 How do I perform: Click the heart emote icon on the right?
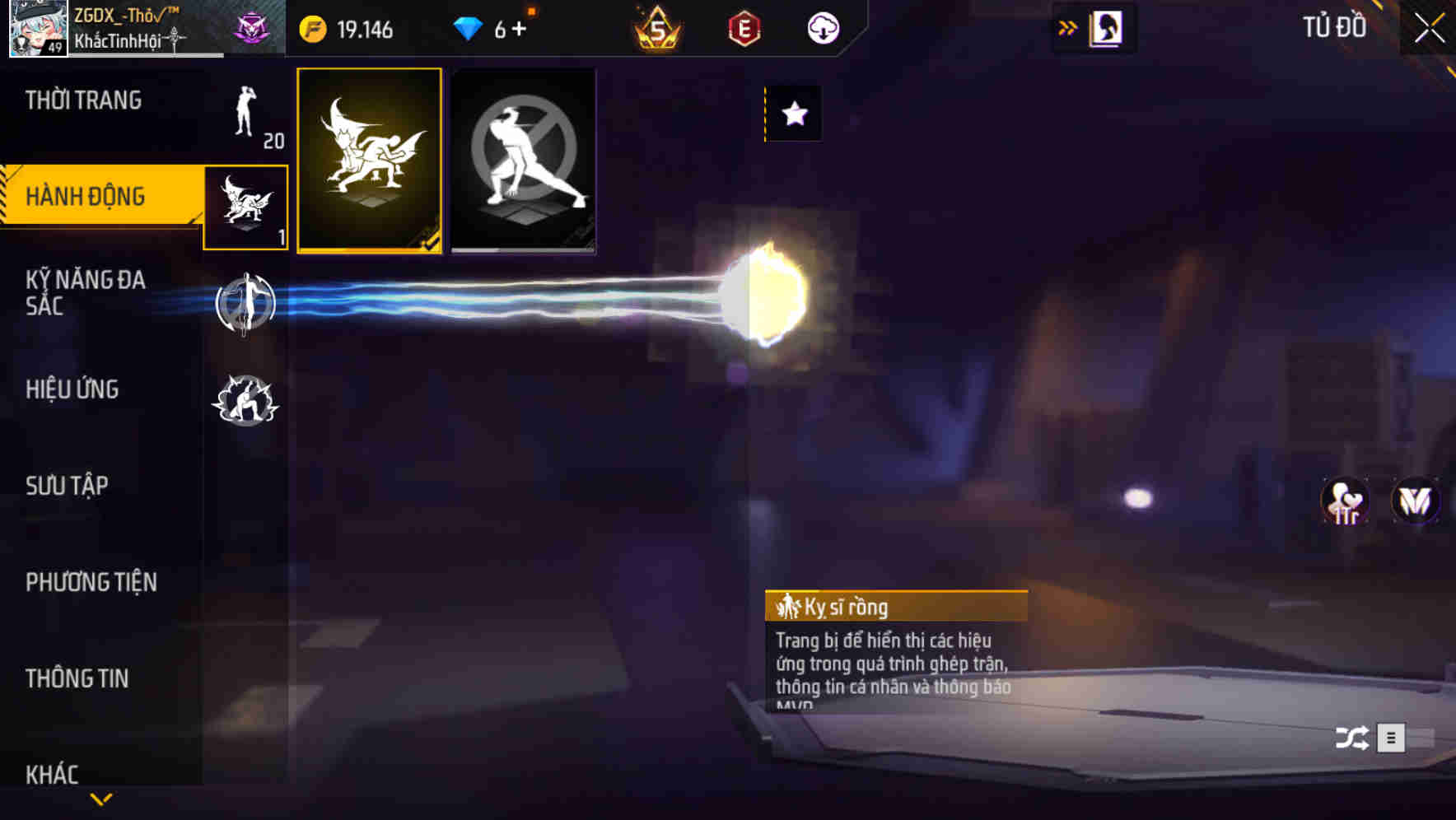pyautogui.click(x=1346, y=501)
